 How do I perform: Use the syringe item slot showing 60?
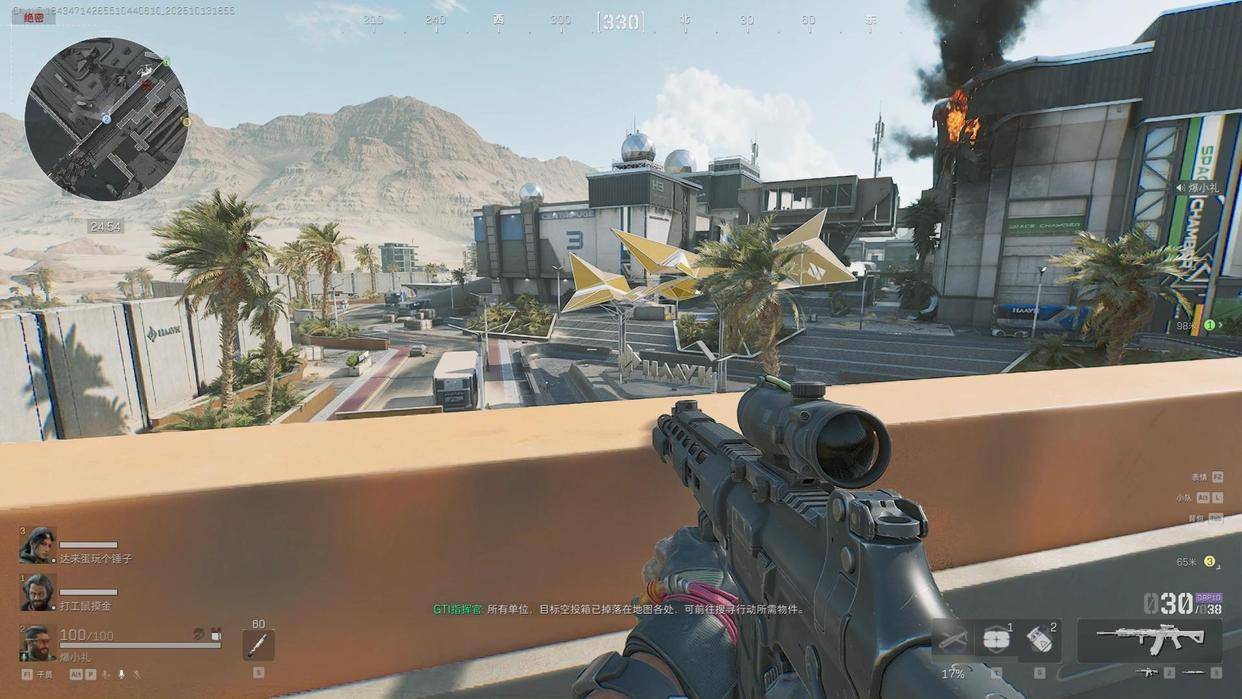coord(258,645)
